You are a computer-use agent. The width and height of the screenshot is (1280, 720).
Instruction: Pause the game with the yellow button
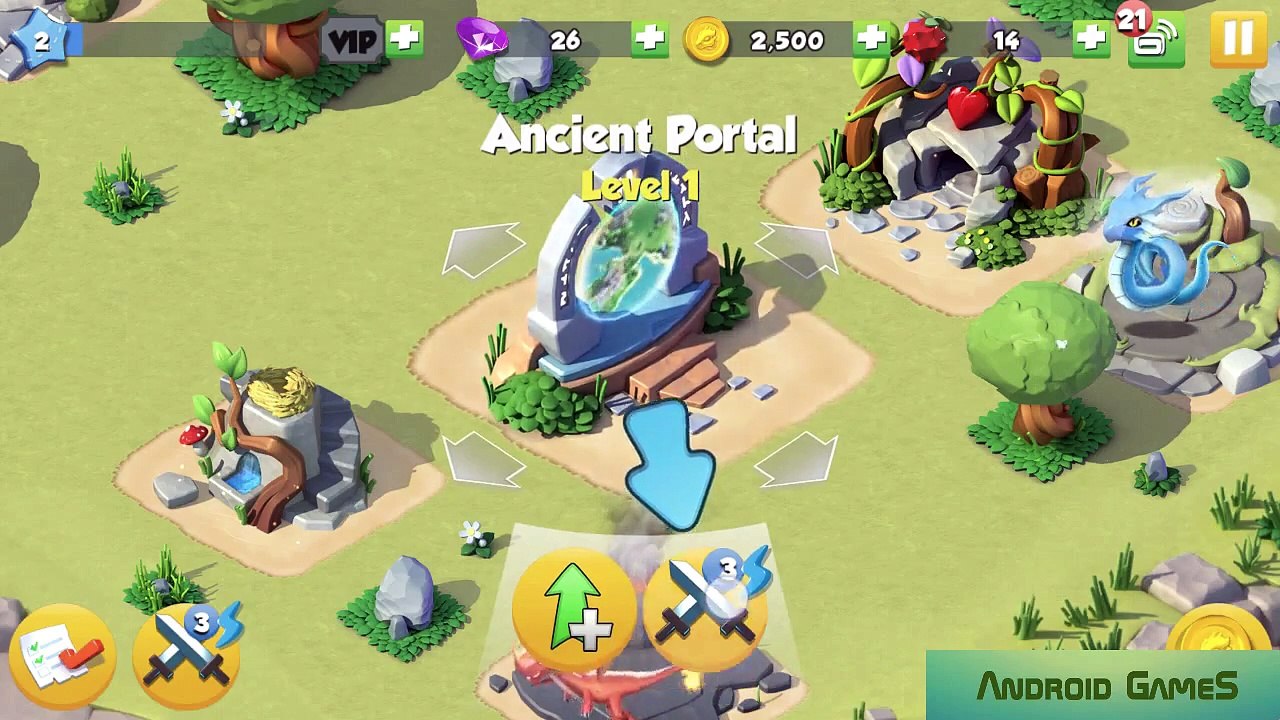(1238, 39)
